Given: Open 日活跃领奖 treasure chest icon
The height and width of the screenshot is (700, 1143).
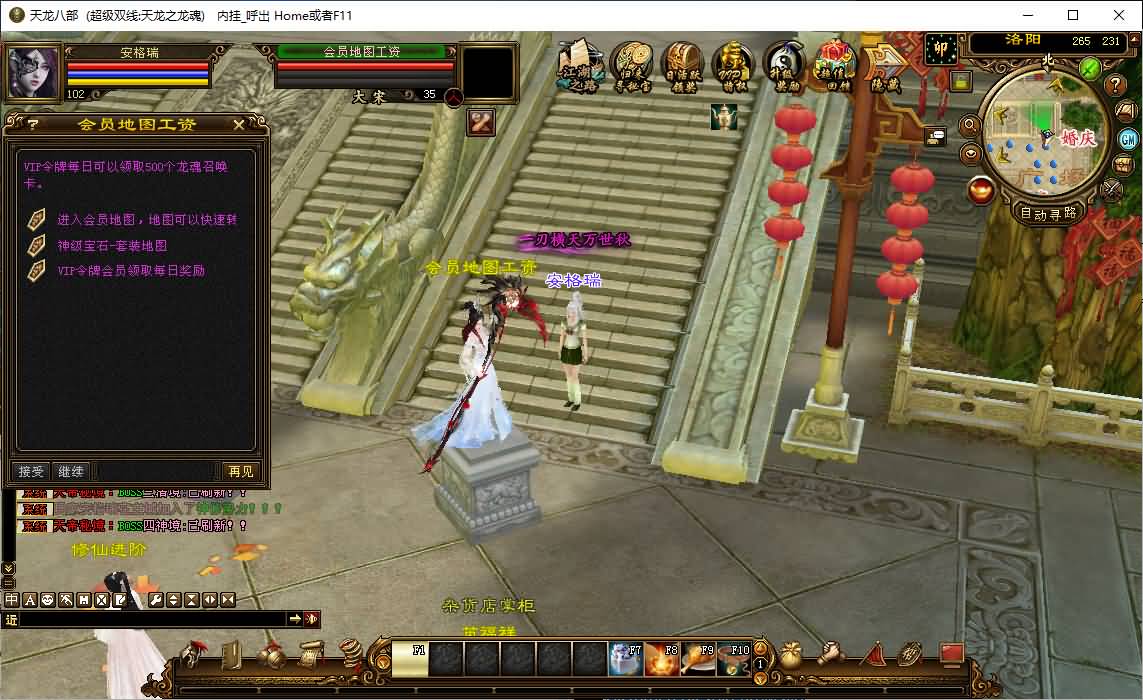Looking at the screenshot, I should click(x=683, y=66).
